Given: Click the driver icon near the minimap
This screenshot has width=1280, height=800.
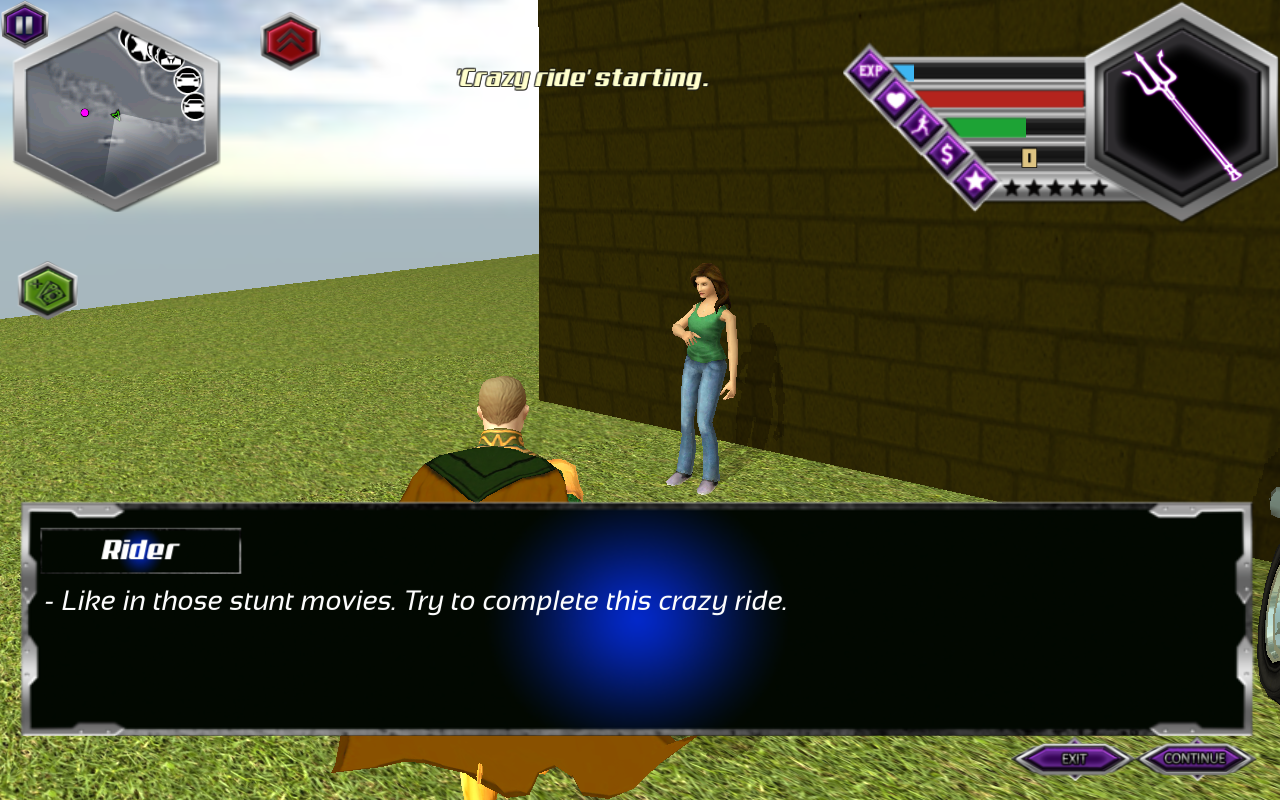Looking at the screenshot, I should 170,59.
